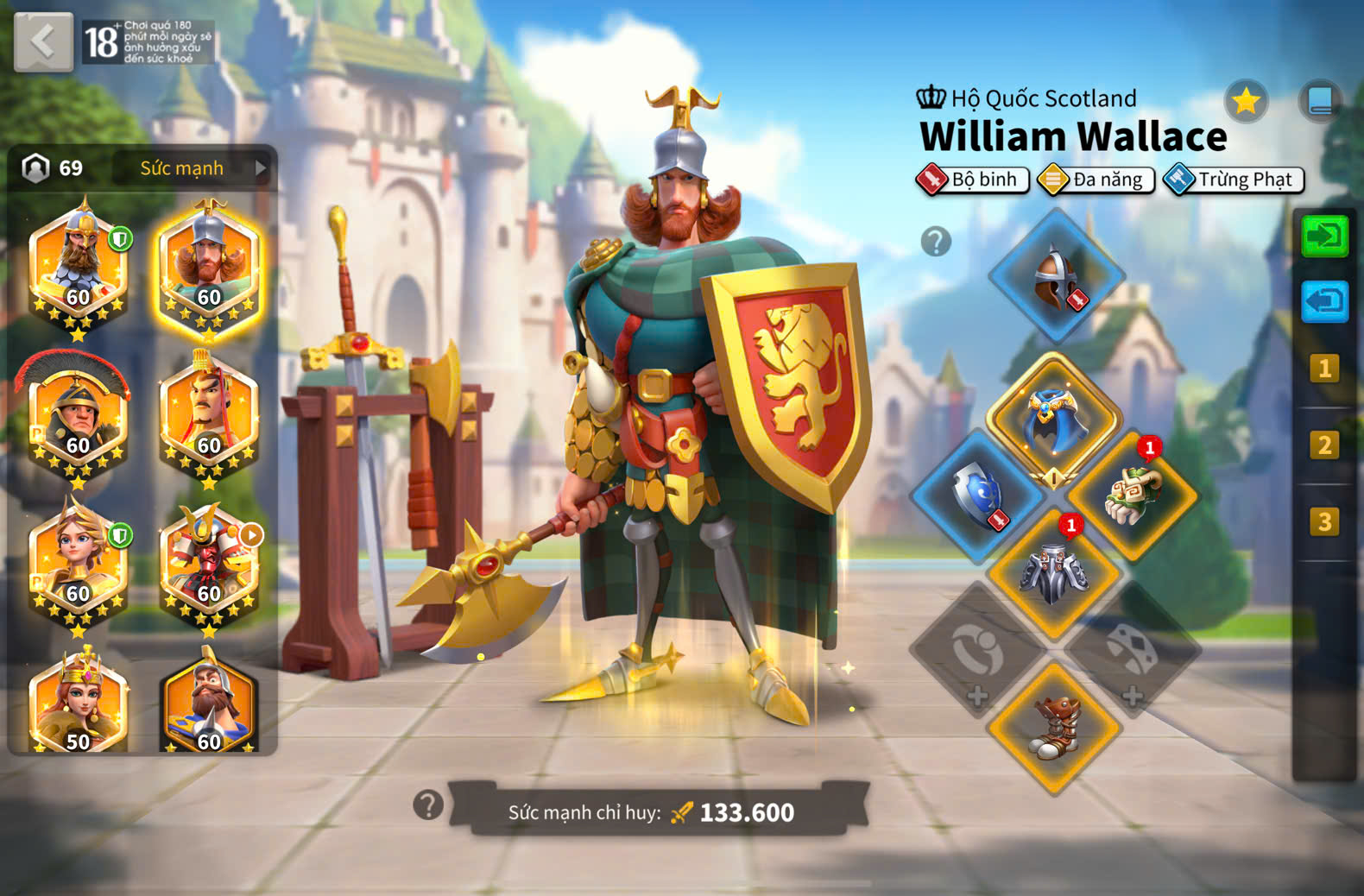Screen dimensions: 1364x896
Task: Open the blue book info button
Action: [x=1320, y=102]
